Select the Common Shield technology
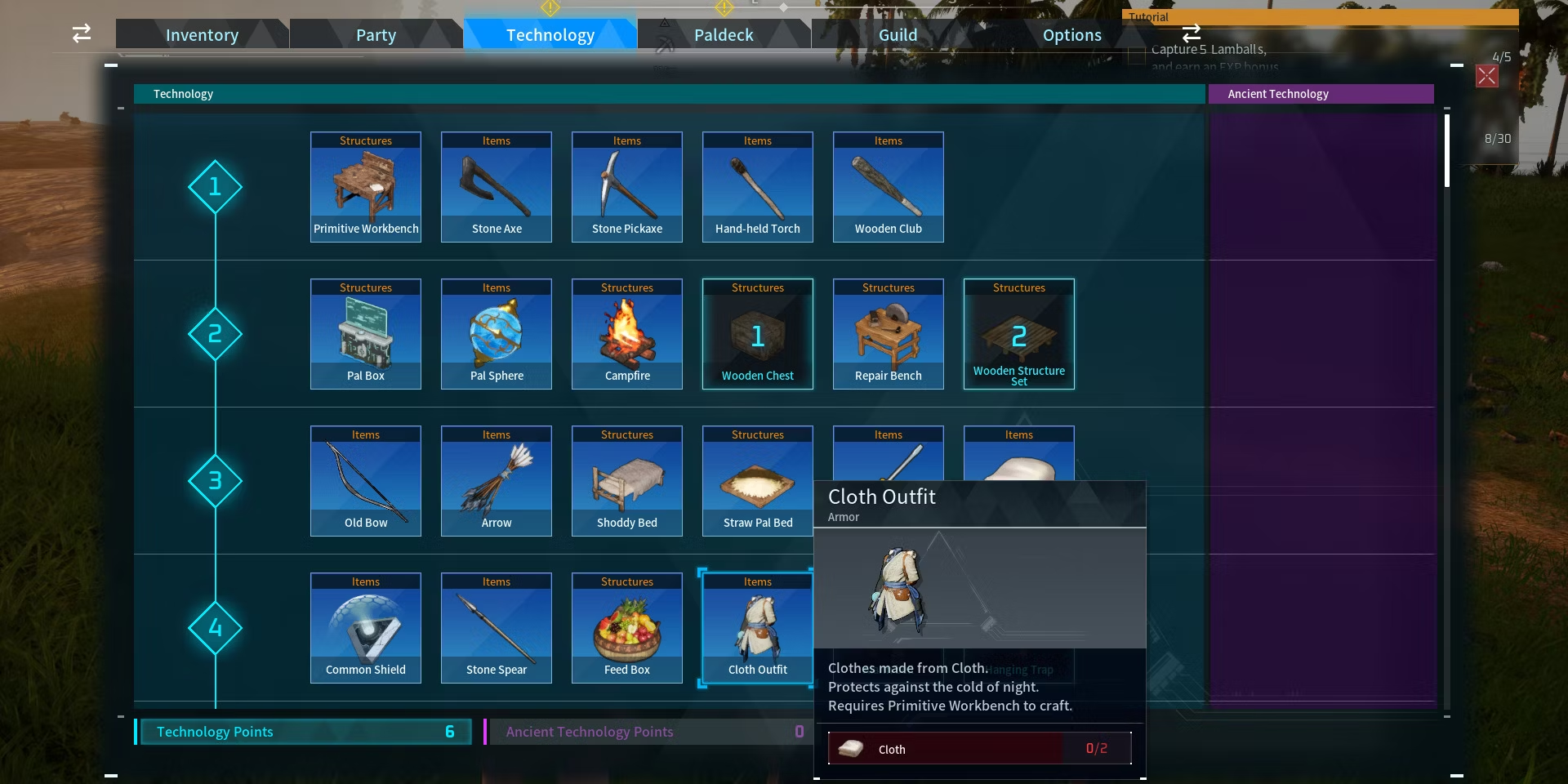This screenshot has width=1568, height=784. click(x=366, y=628)
